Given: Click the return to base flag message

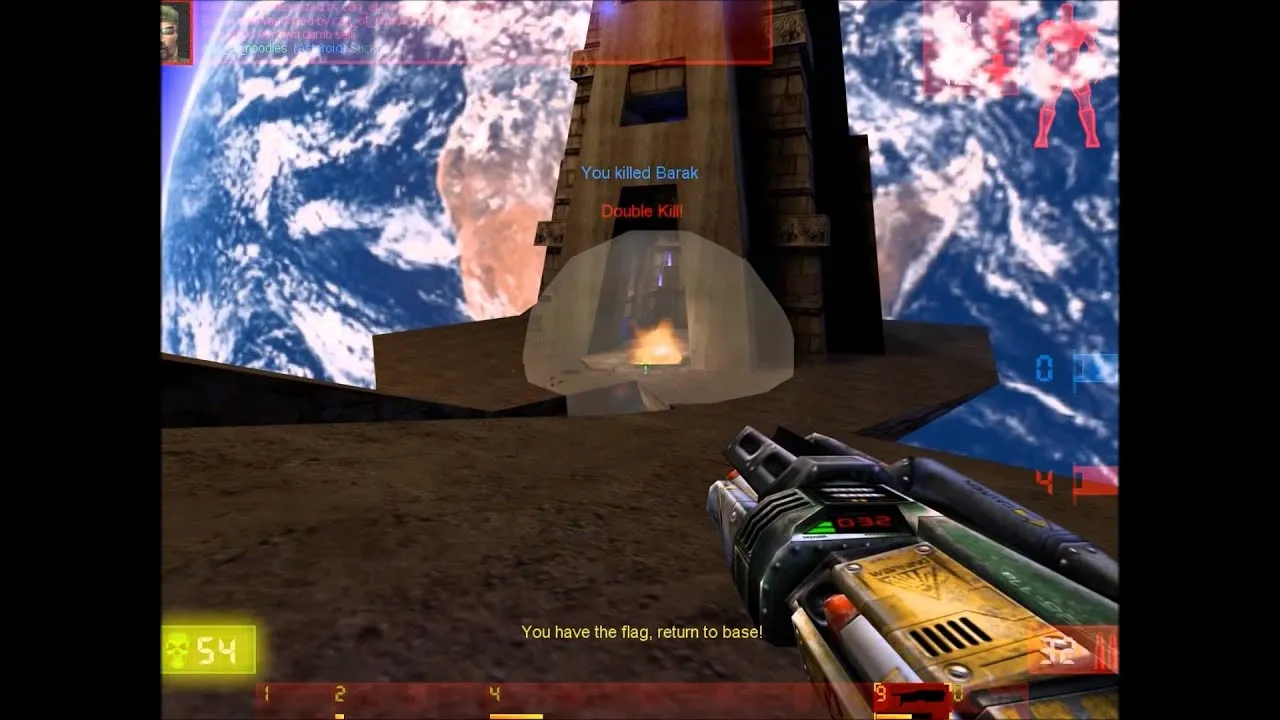Looking at the screenshot, I should click(x=641, y=632).
